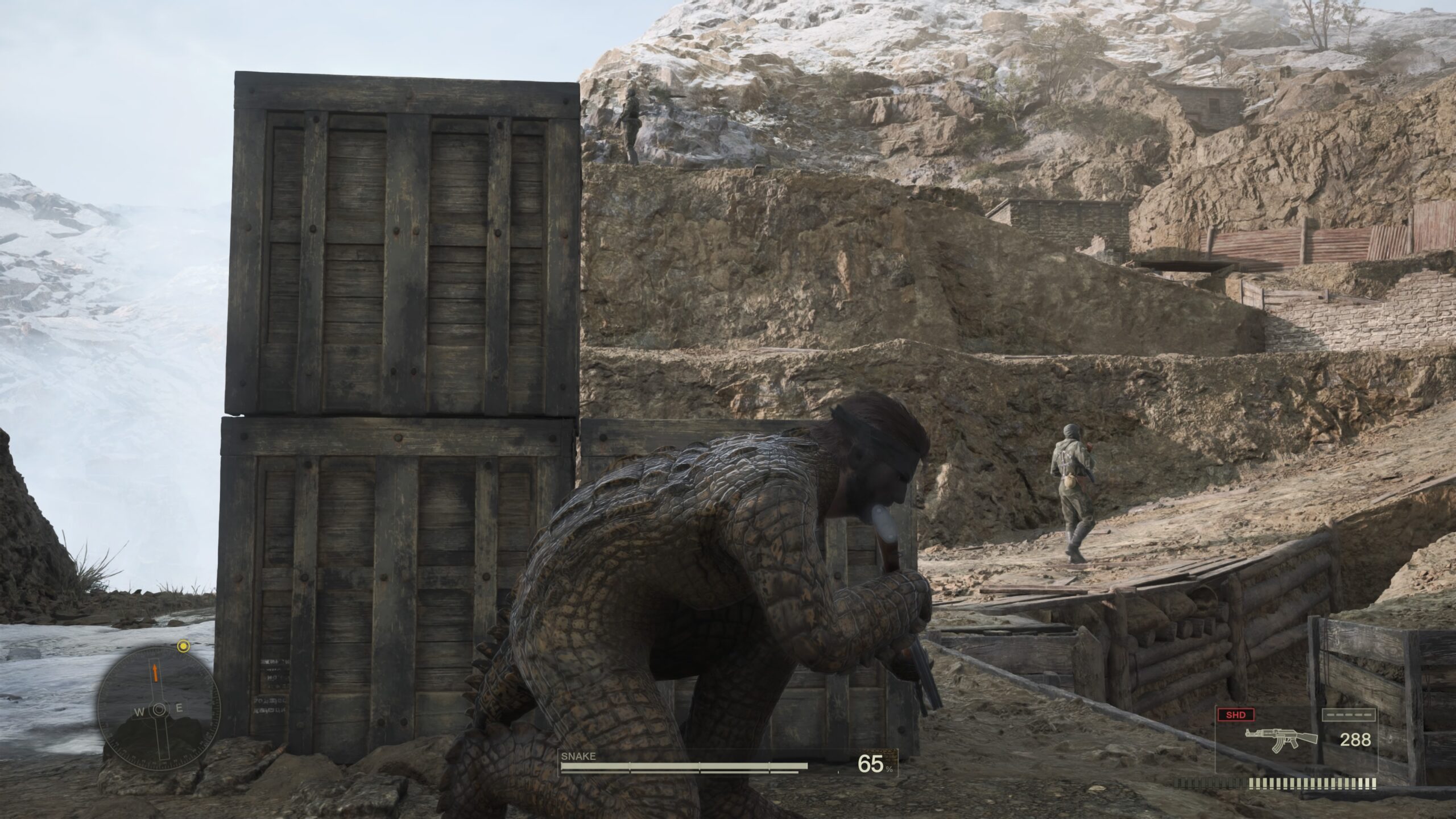Viewport: 1456px width, 819px height.
Task: Select the yellow objective marker on compass
Action: [x=183, y=646]
